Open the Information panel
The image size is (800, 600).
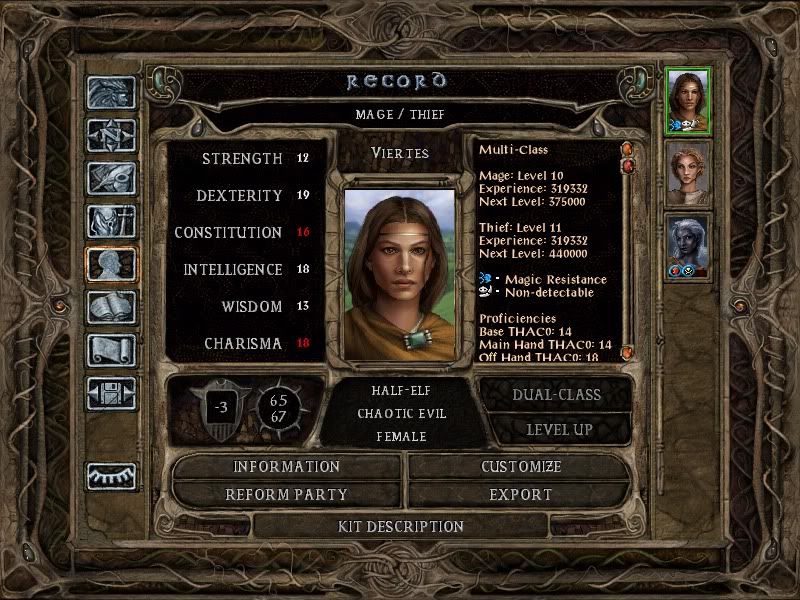point(287,467)
